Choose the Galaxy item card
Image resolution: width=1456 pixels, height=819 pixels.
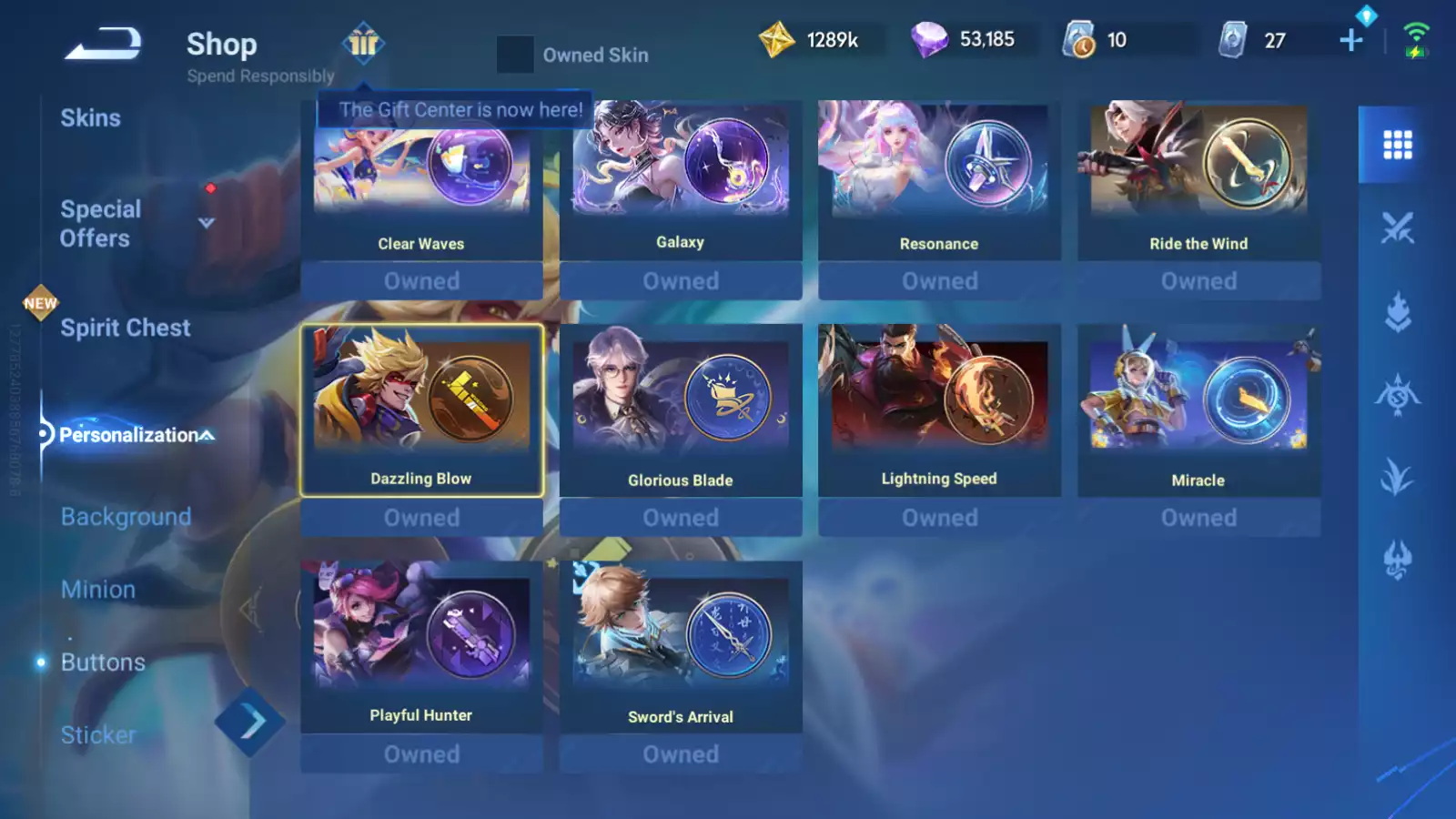[681, 180]
